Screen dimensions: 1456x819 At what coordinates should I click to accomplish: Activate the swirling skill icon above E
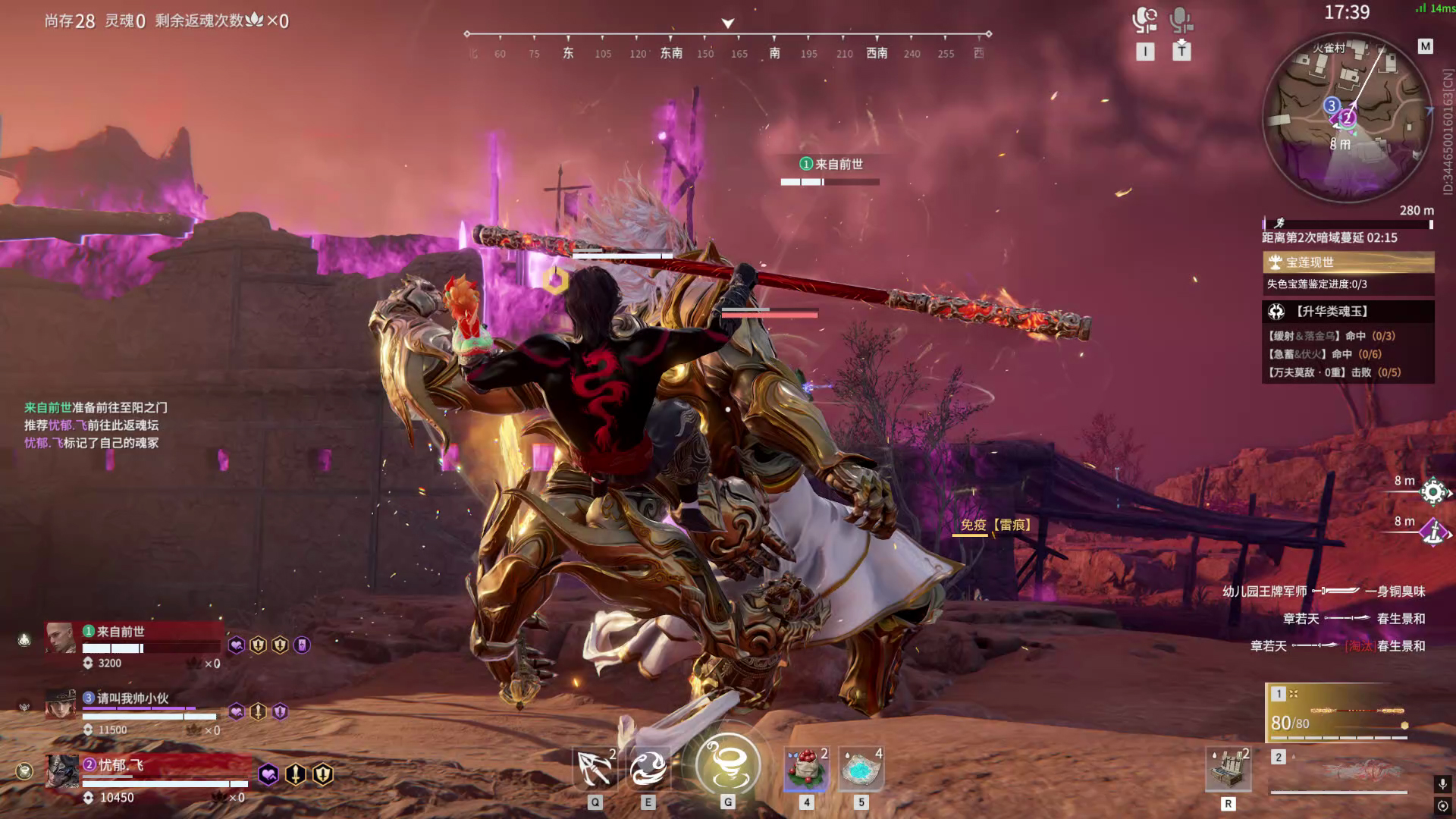click(648, 768)
